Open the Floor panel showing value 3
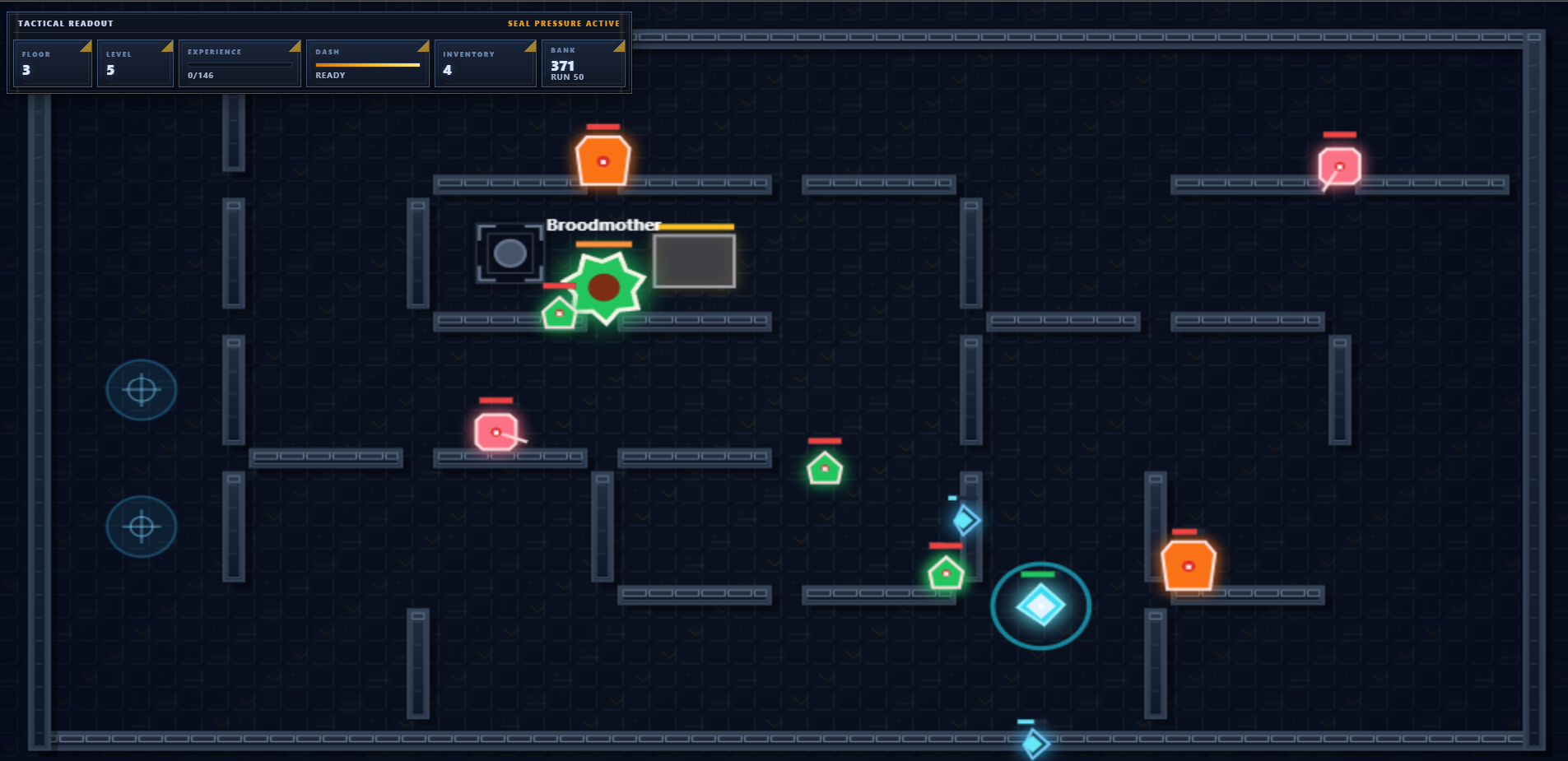 52,63
